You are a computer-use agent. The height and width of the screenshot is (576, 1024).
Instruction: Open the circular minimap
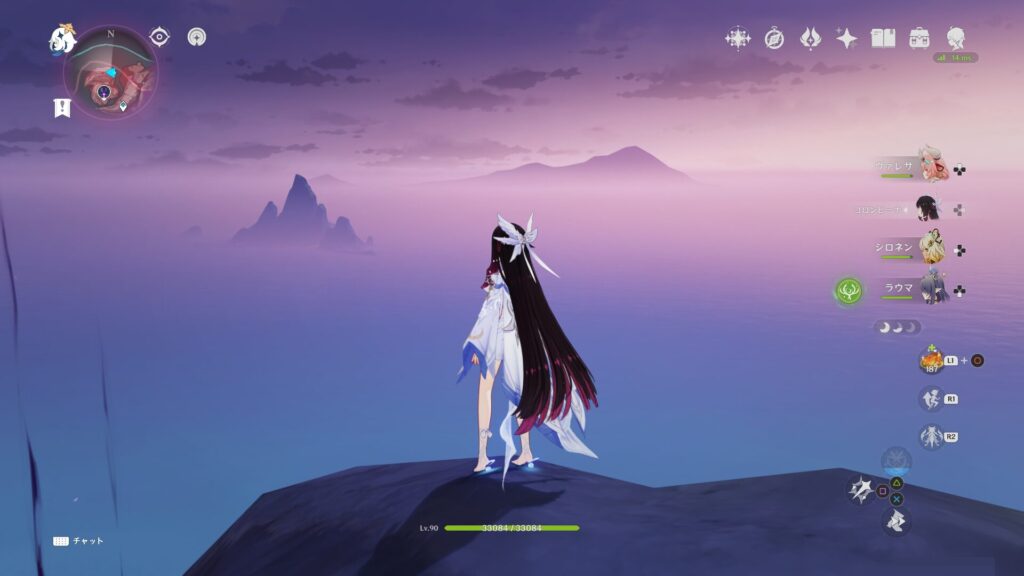[x=110, y=72]
